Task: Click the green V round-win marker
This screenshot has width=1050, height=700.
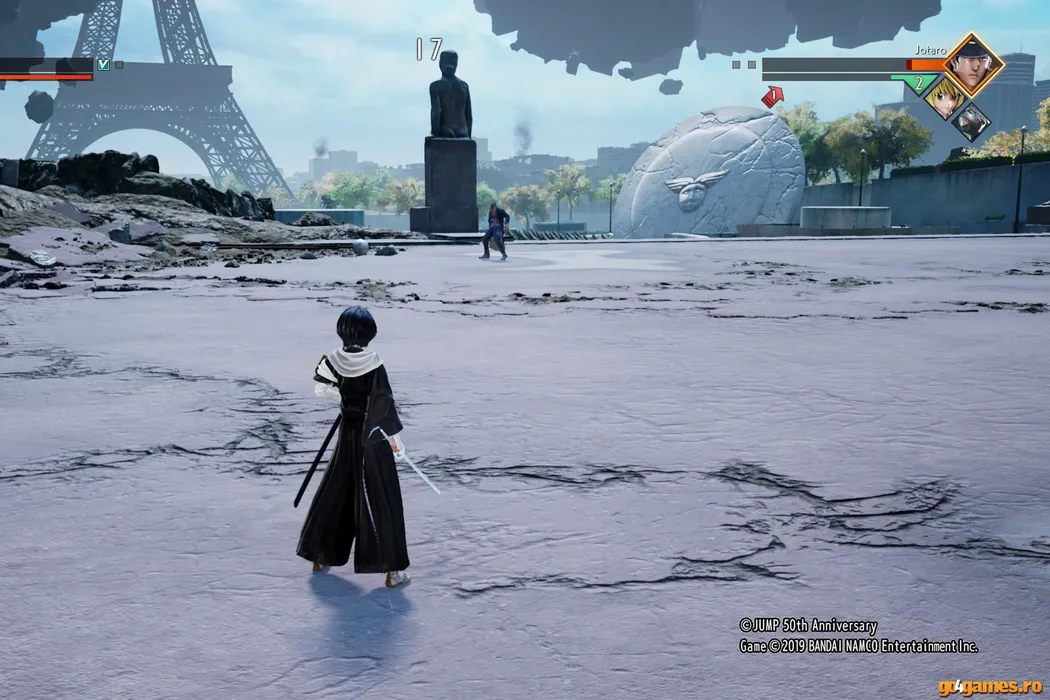Action: pos(103,65)
